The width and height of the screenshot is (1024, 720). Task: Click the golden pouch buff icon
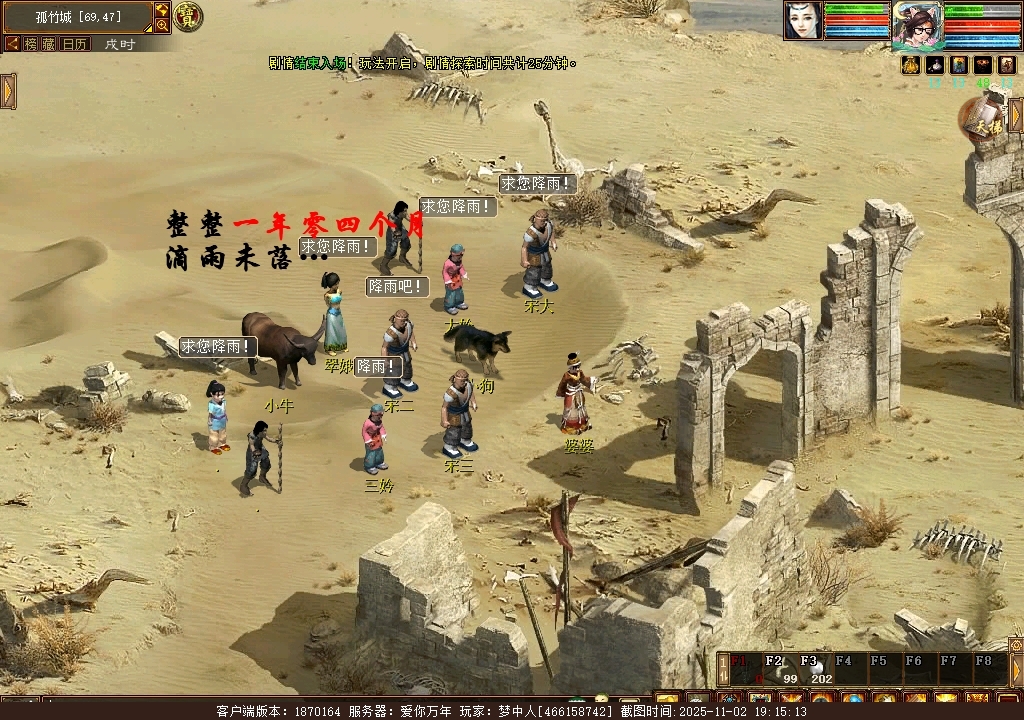(x=911, y=65)
